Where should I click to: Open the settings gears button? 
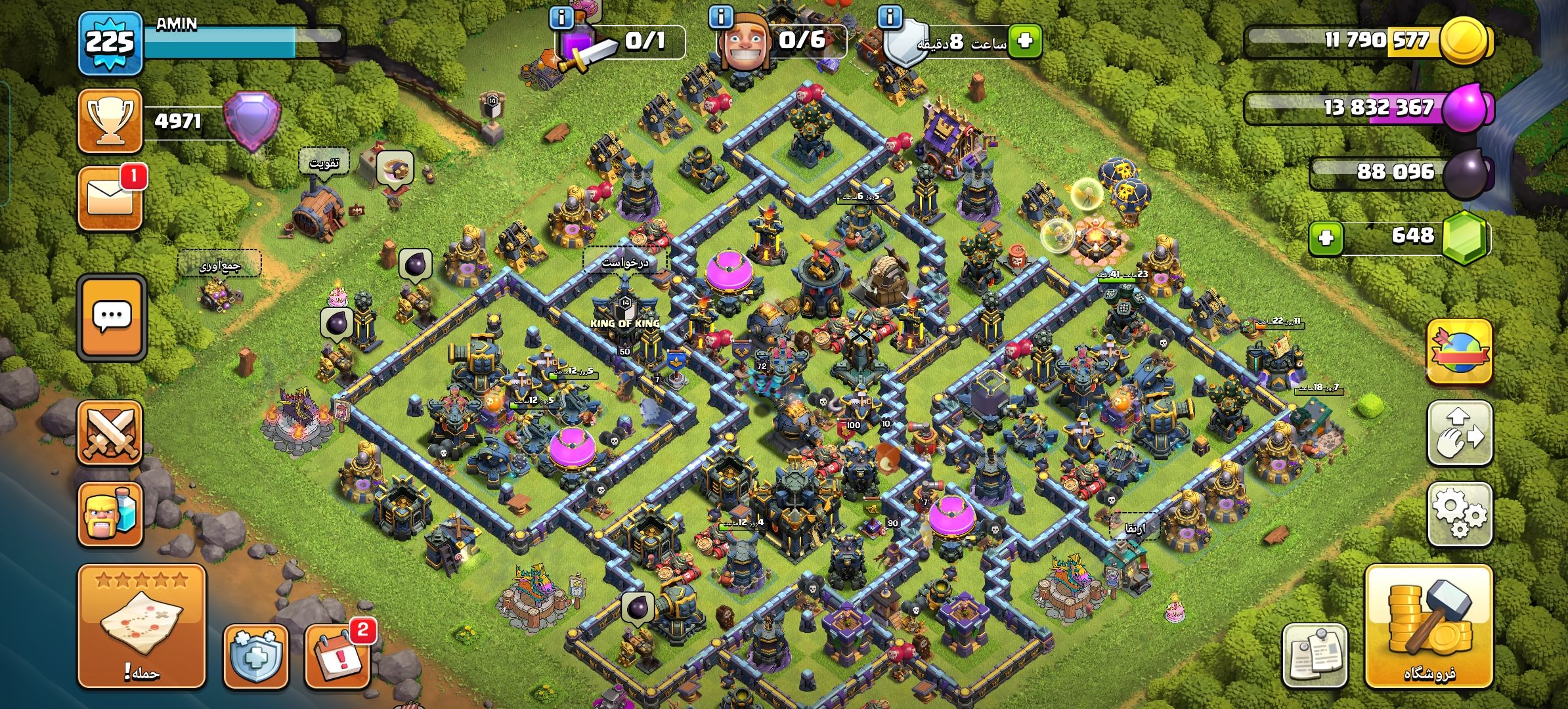[x=1459, y=513]
